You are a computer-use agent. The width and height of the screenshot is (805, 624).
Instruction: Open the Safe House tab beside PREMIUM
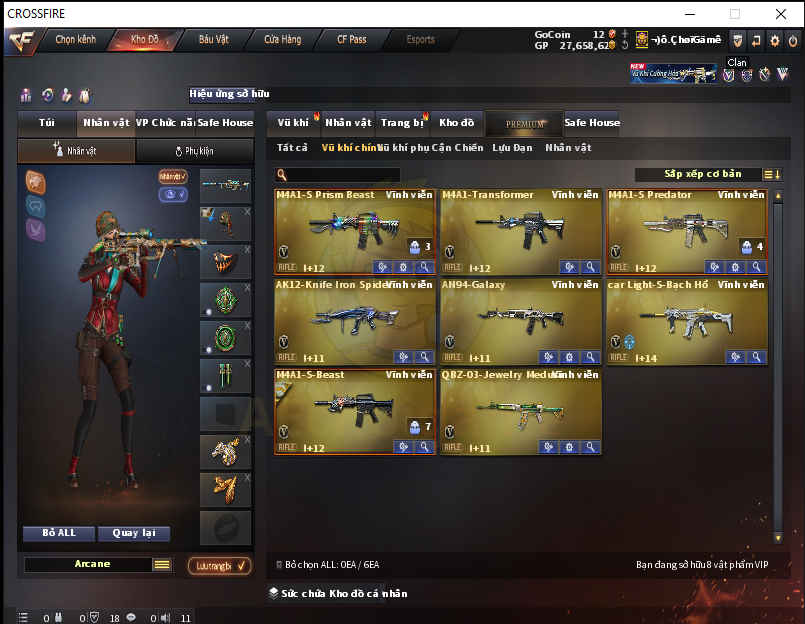click(x=592, y=123)
